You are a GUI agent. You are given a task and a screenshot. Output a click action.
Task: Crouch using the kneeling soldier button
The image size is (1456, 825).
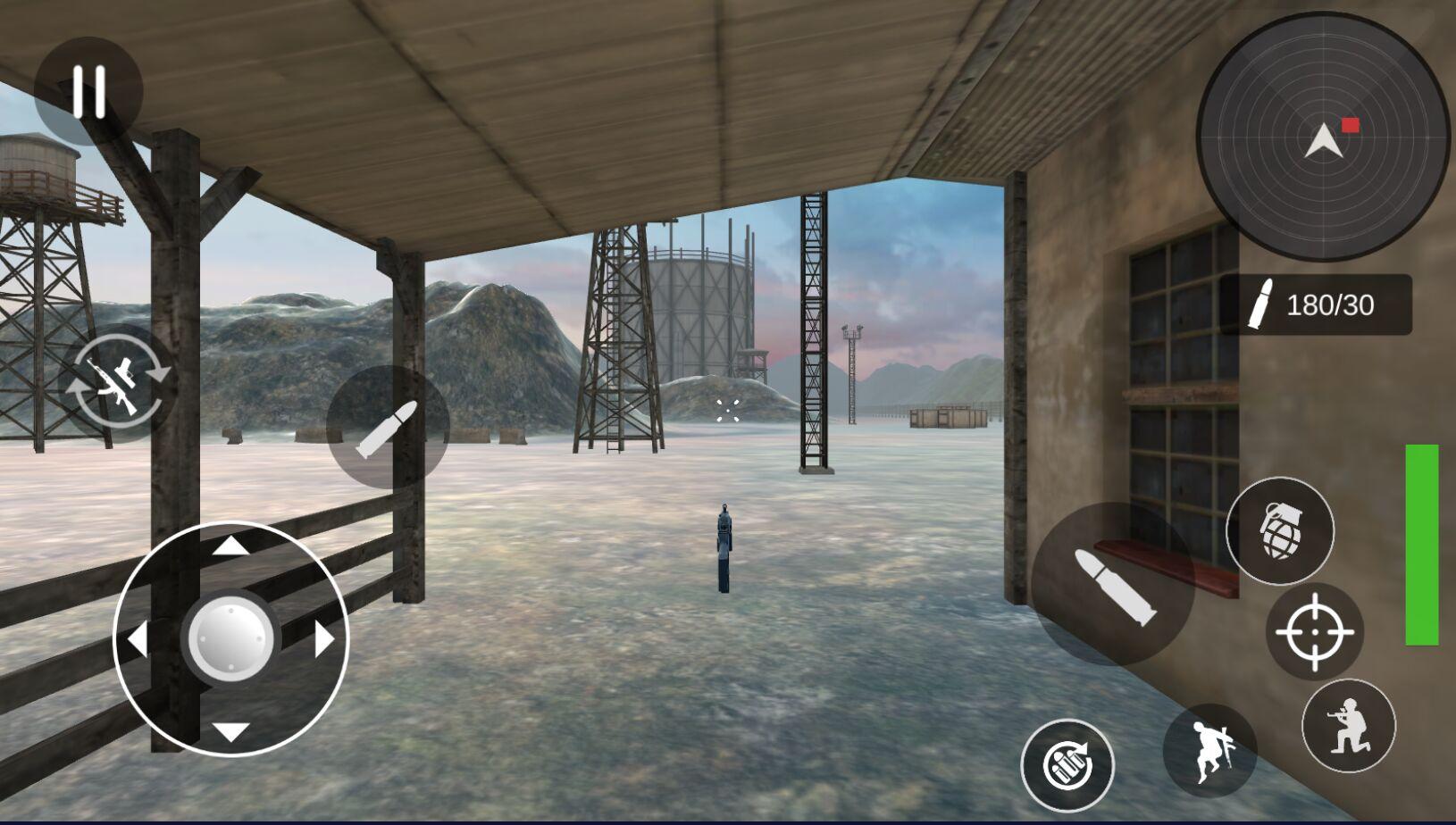1348,725
